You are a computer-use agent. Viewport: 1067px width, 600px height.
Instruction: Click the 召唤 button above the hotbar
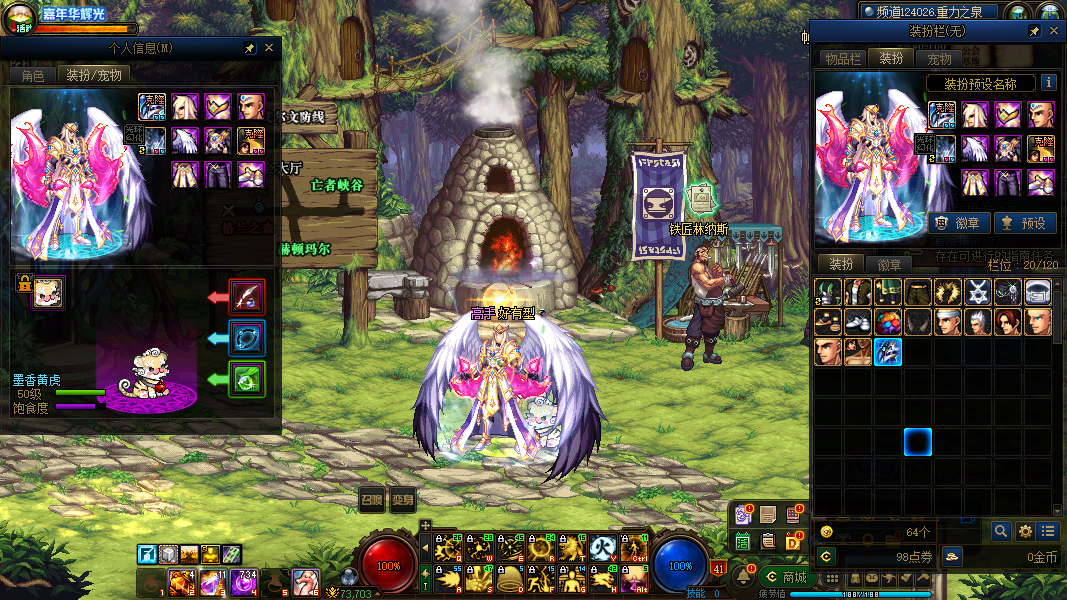pyautogui.click(x=372, y=500)
